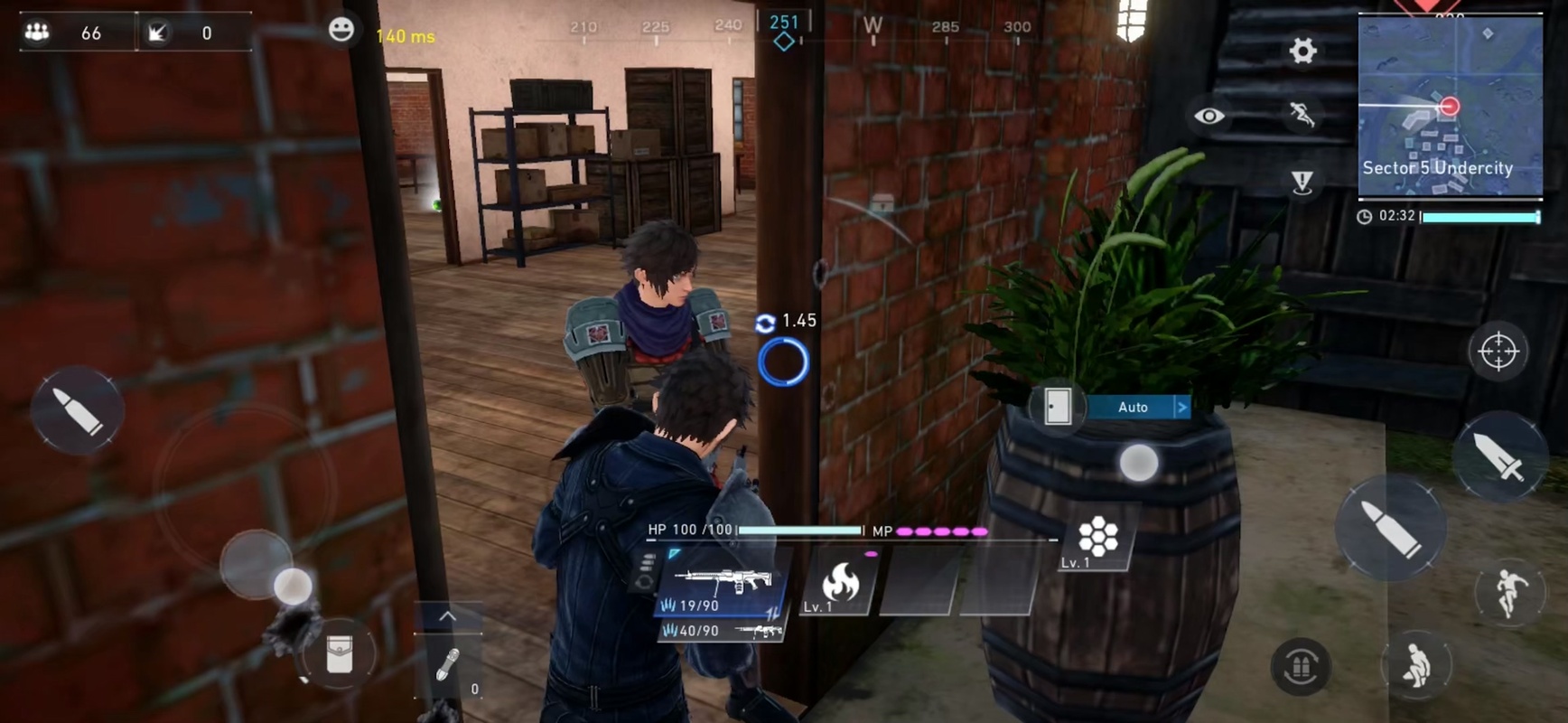Expand the Auto door mode arrow
This screenshot has height=723, width=1568.
[x=1181, y=407]
